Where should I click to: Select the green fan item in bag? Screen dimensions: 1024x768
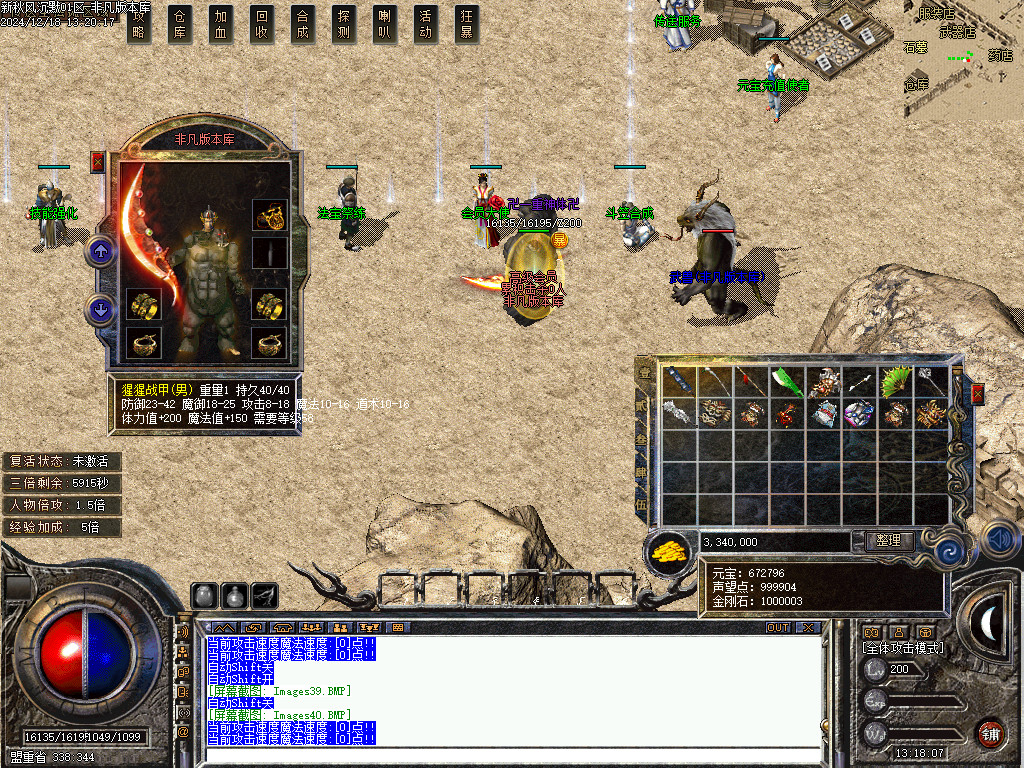pyautogui.click(x=893, y=381)
